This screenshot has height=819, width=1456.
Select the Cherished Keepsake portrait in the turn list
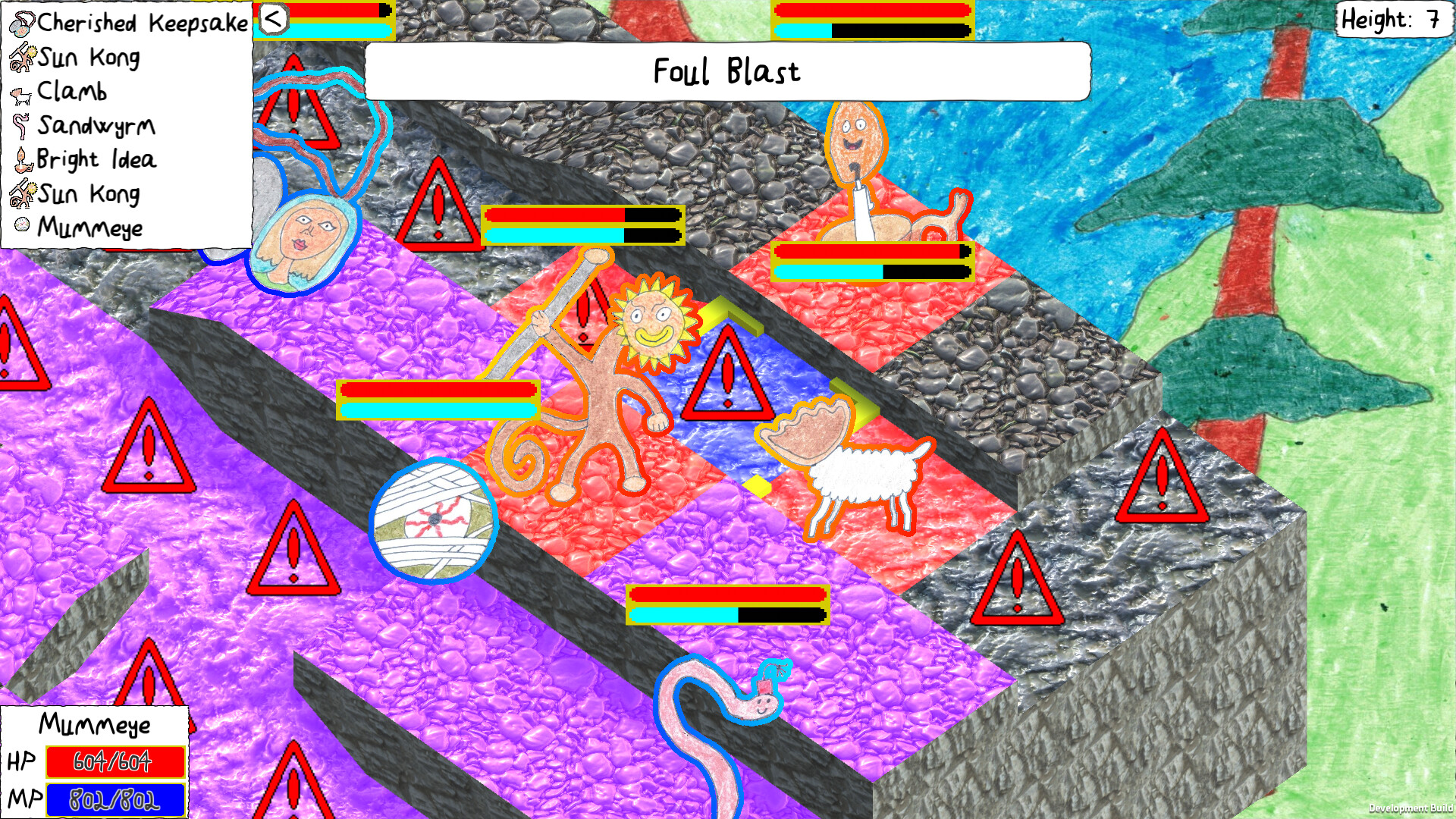pyautogui.click(x=23, y=23)
